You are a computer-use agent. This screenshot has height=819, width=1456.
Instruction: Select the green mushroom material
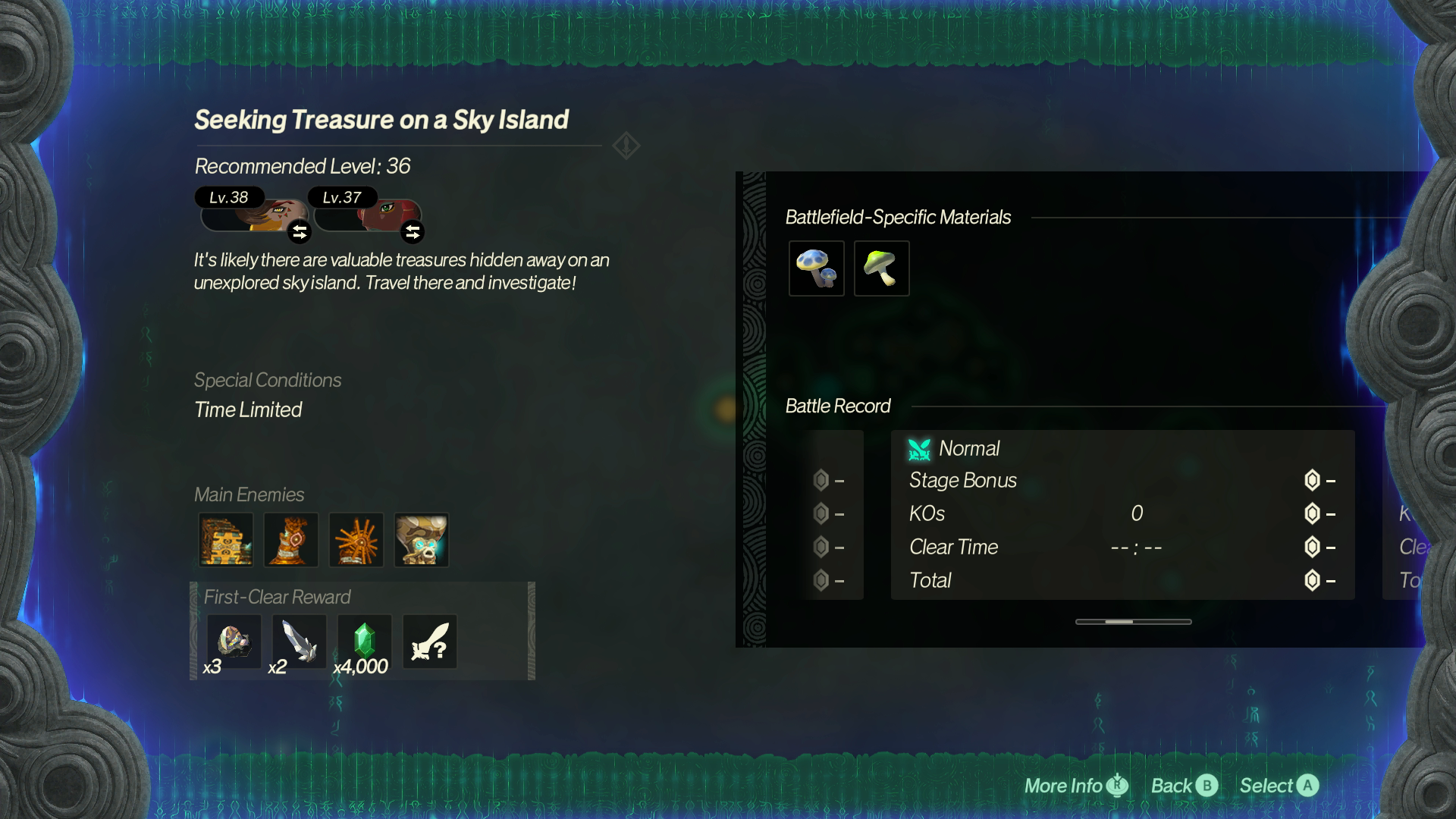coord(881,268)
